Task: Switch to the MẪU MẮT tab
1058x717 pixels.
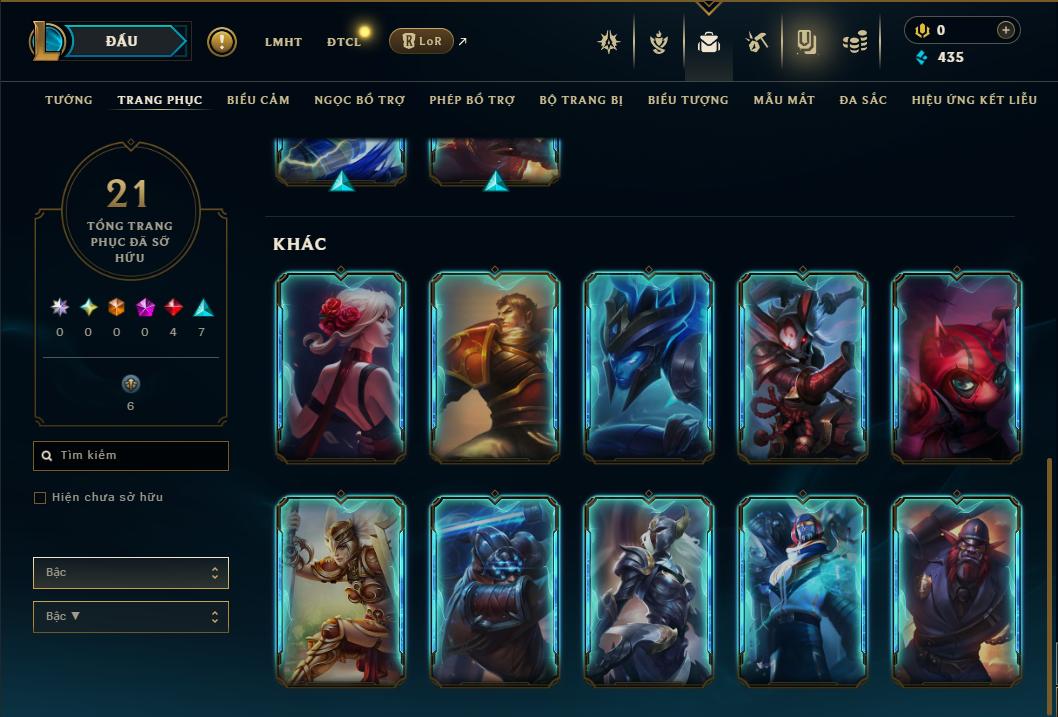Action: pyautogui.click(x=784, y=100)
